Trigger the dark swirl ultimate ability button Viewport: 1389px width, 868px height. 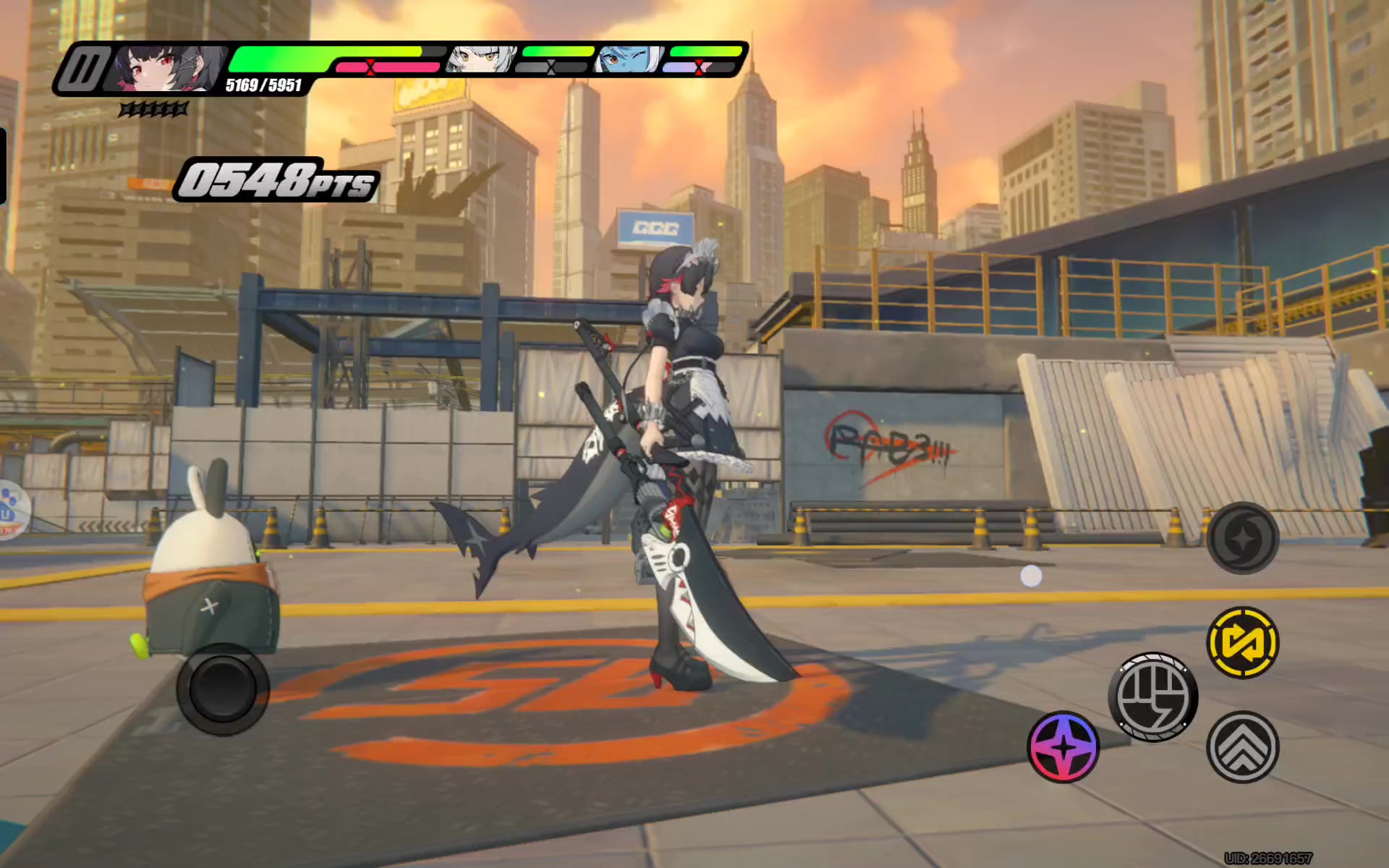pyautogui.click(x=1242, y=538)
